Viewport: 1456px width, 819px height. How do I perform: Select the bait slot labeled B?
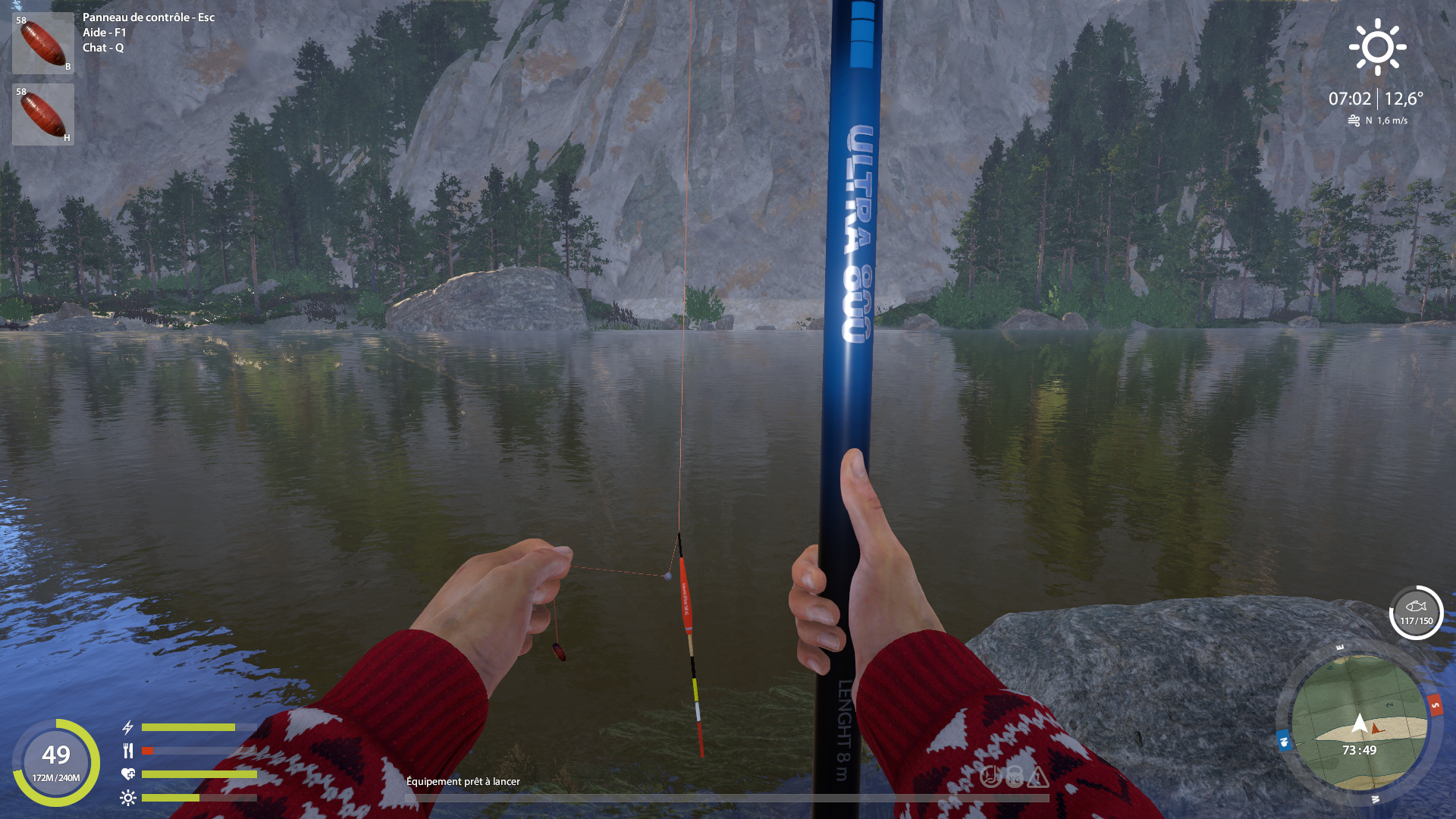pos(43,43)
